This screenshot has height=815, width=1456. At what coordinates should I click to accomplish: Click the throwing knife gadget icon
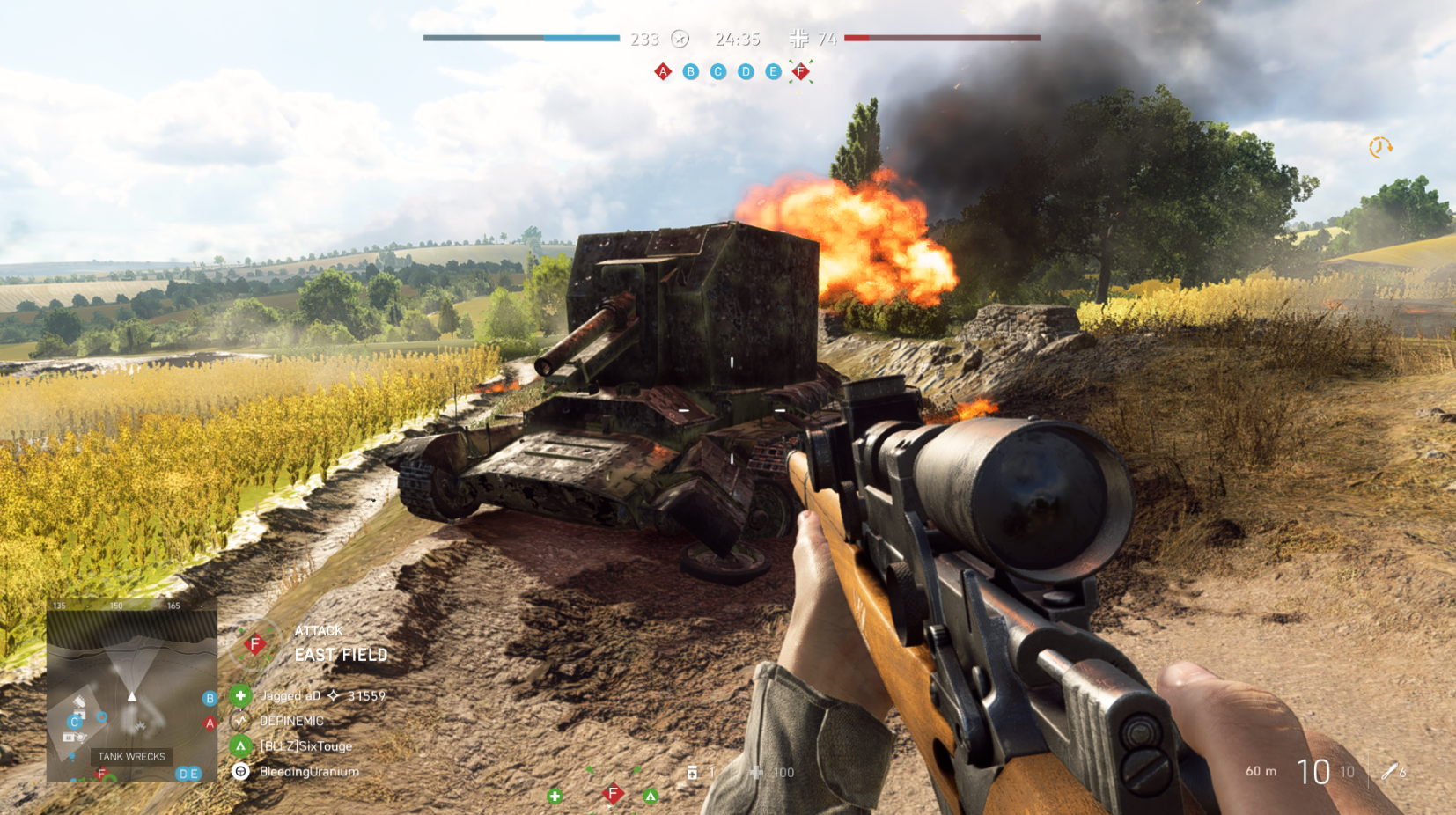1390,772
